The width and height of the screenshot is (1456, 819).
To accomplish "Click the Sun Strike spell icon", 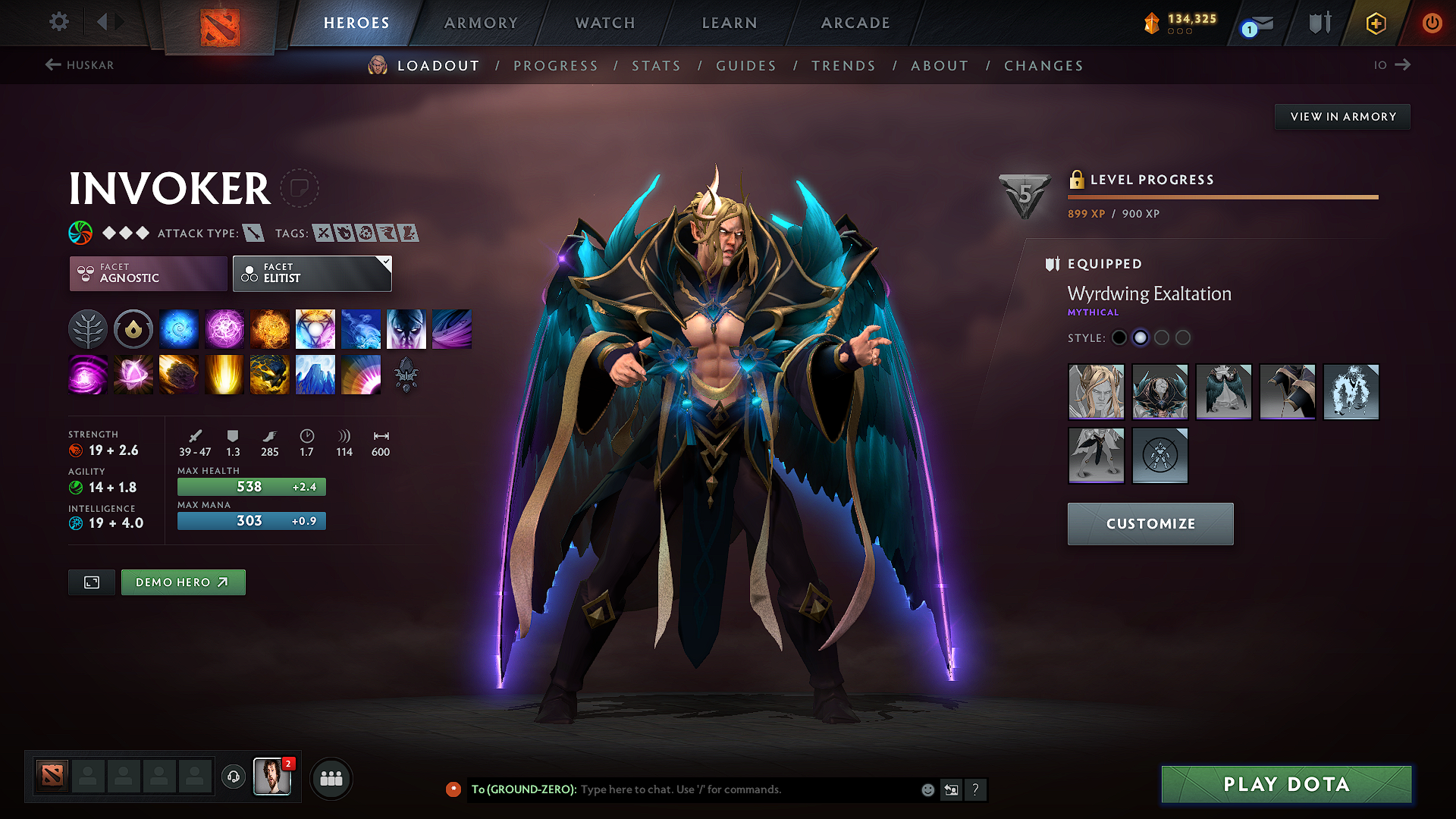I will 224,375.
